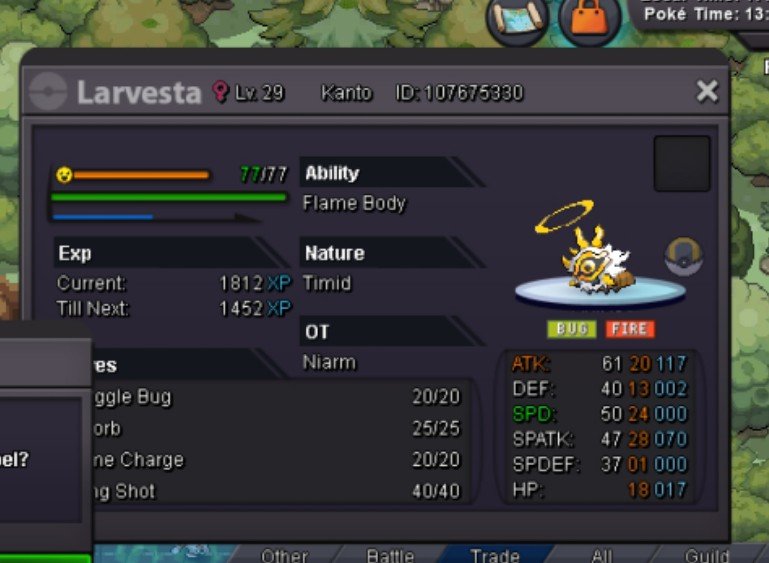The width and height of the screenshot is (769, 563).
Task: Switch to the Trade chat tab
Action: coord(495,555)
